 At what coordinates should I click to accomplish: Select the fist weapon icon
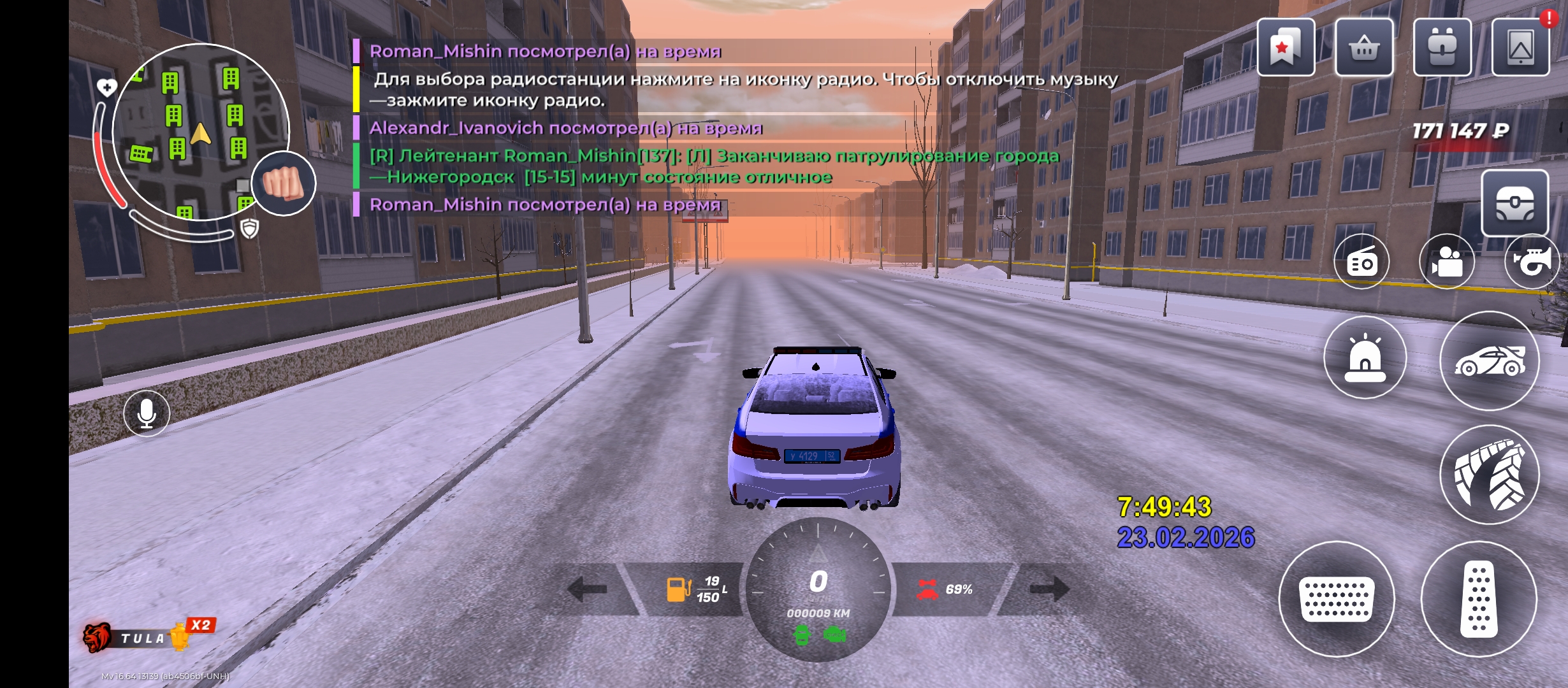284,183
